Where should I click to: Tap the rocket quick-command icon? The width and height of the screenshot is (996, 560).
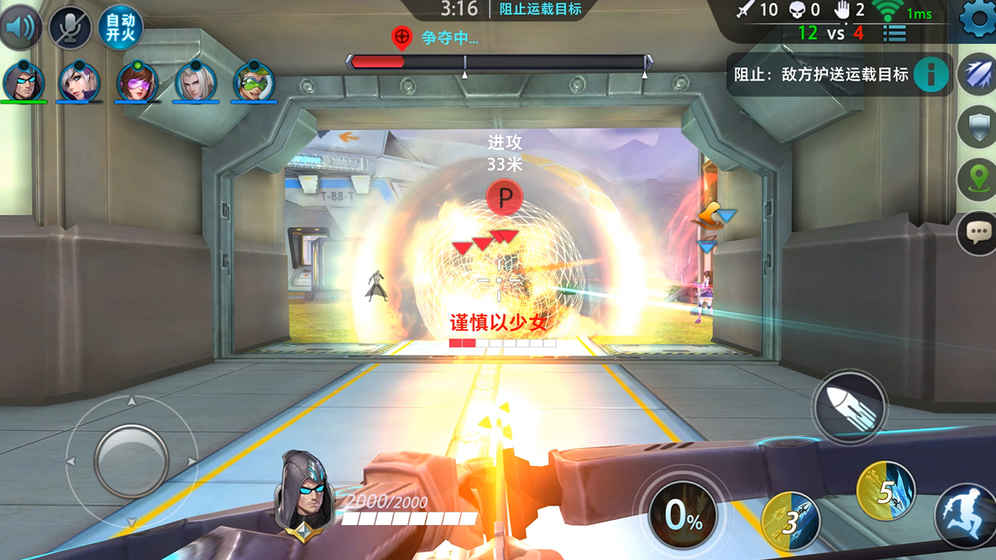976,75
